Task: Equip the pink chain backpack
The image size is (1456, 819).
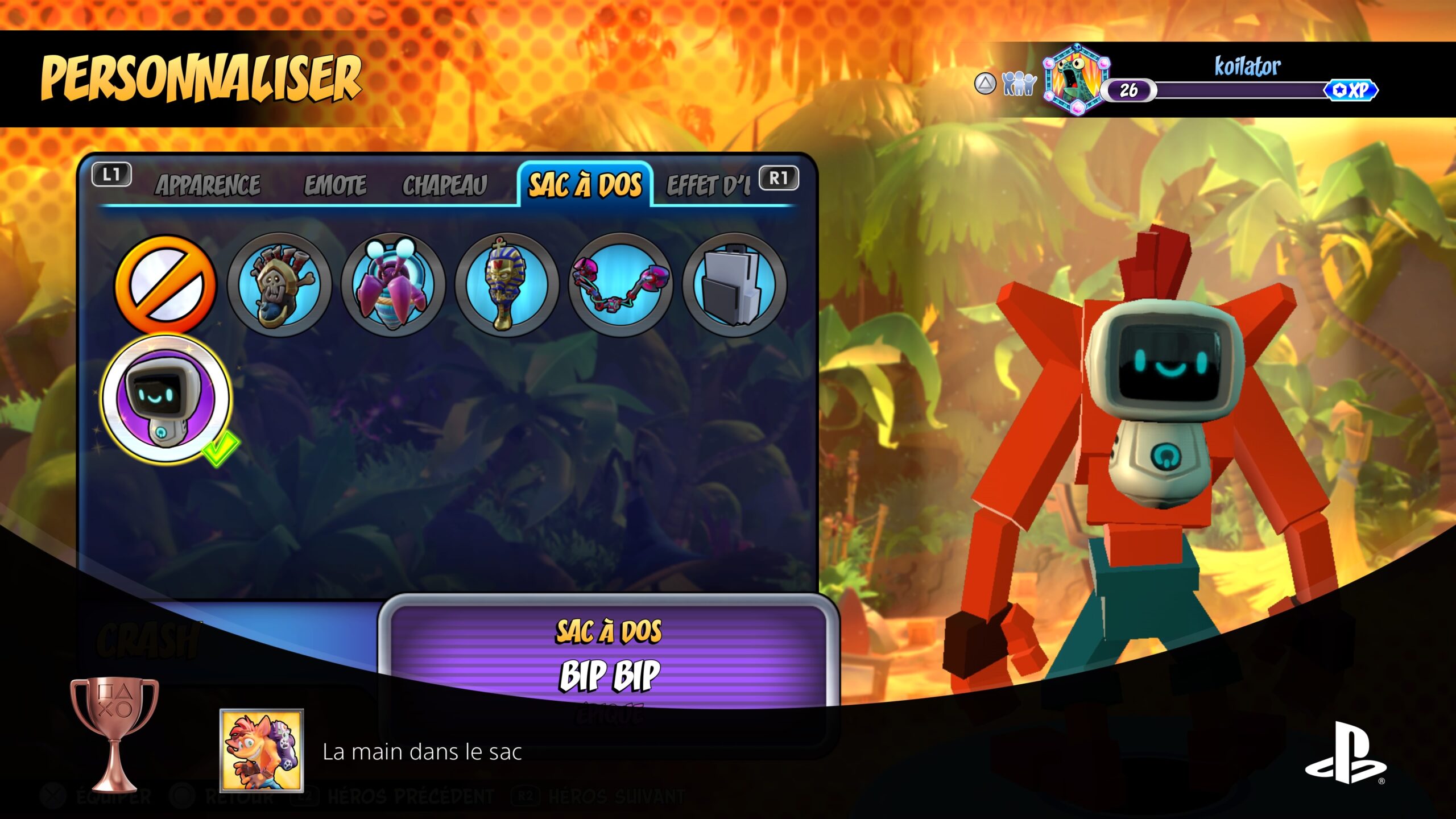Action: (621, 284)
